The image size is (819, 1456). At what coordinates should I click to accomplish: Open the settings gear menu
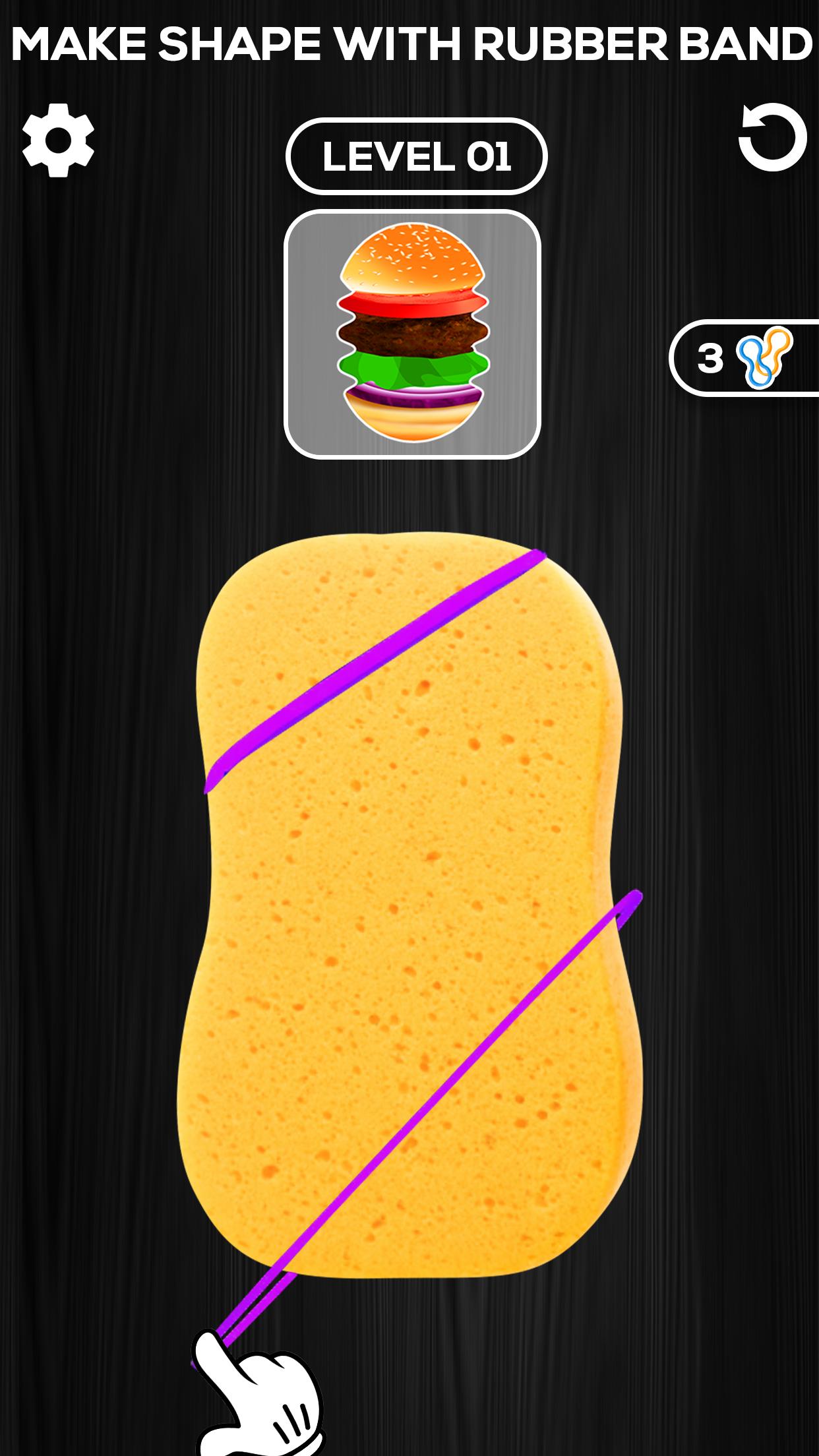(58, 140)
